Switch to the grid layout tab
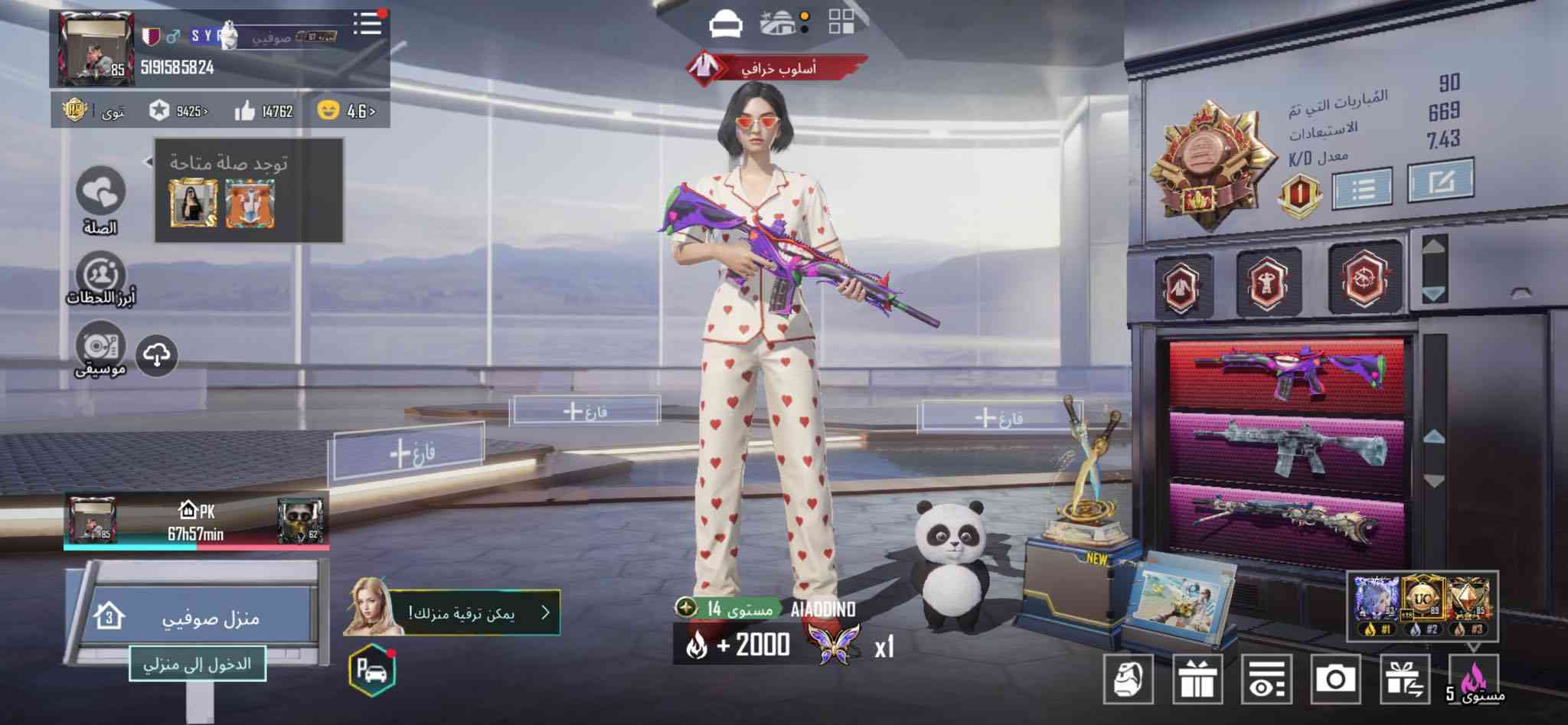Screen dimensions: 1568x725 pyautogui.click(x=841, y=23)
